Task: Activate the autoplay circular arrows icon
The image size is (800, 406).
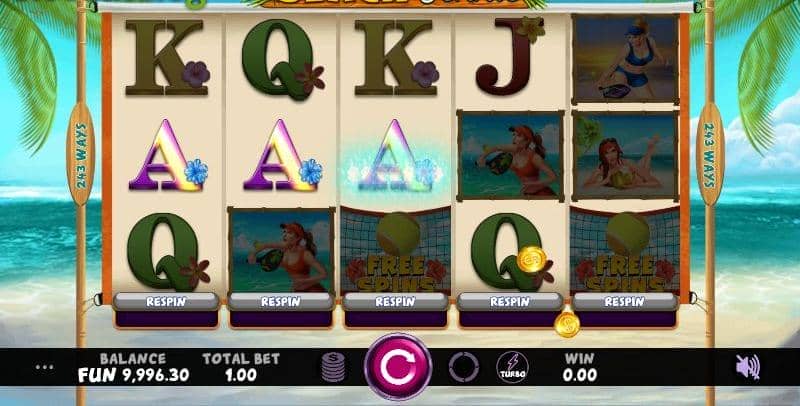Action: tap(463, 367)
